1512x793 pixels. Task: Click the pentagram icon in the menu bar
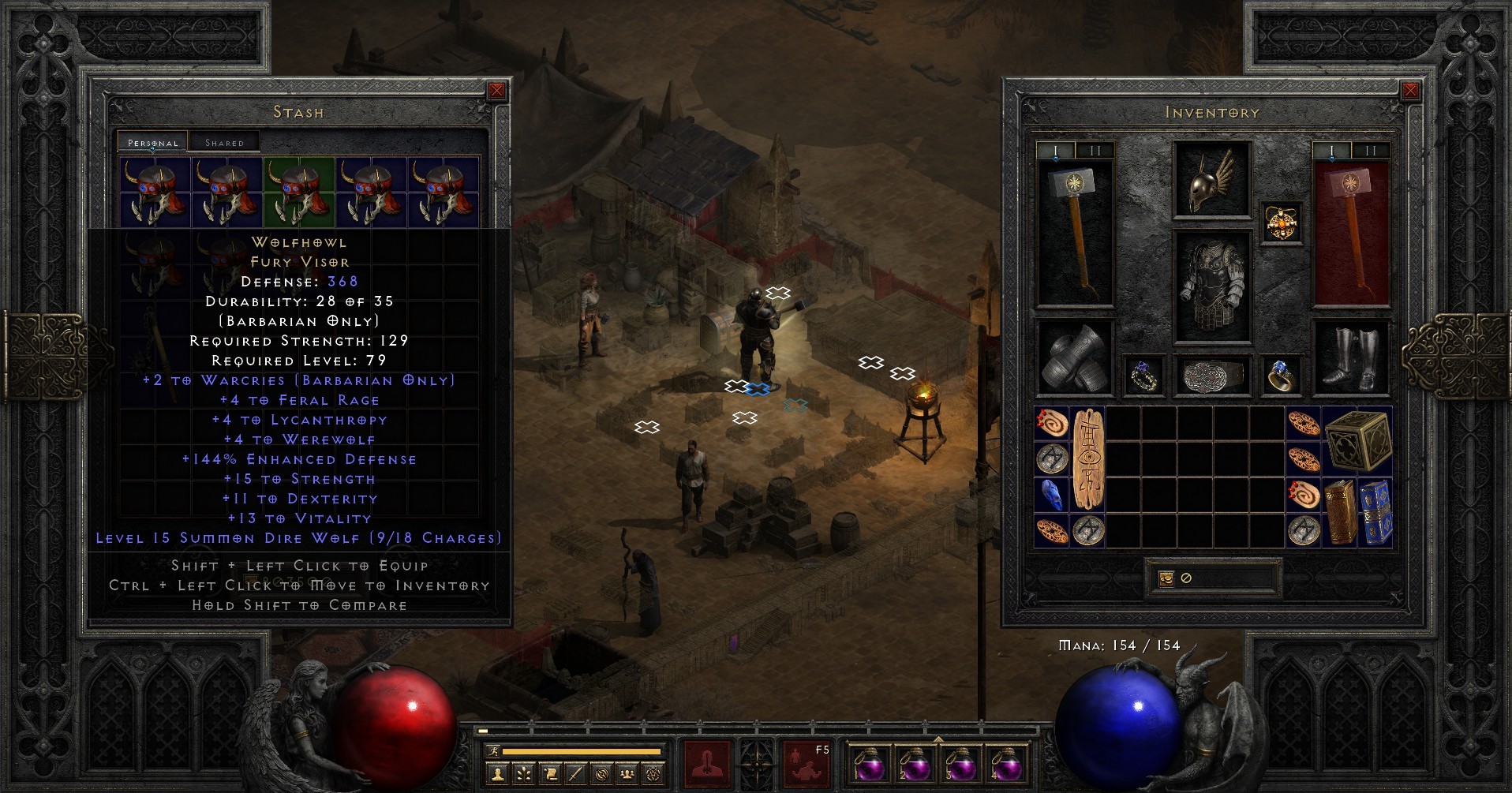(654, 775)
